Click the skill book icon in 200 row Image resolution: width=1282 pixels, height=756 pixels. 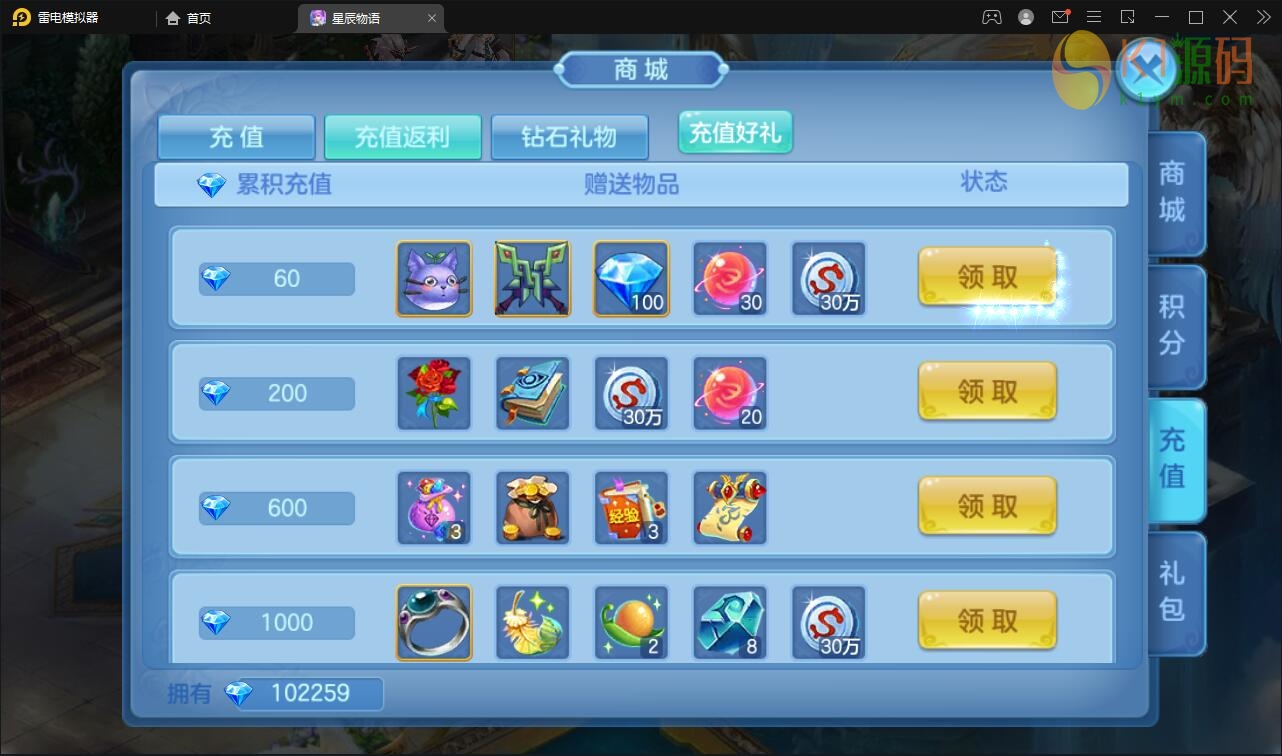(x=532, y=393)
